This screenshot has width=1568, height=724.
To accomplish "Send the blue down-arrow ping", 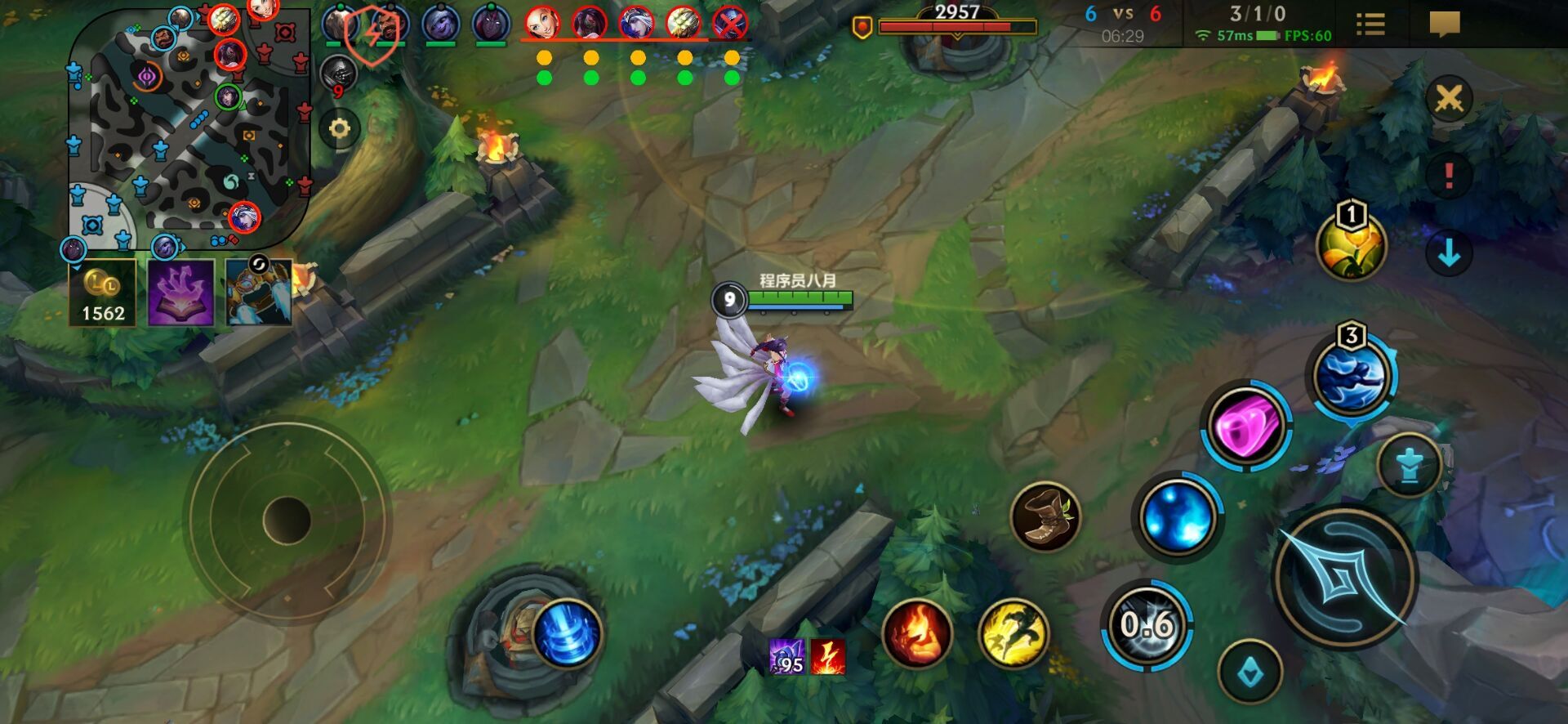I will pos(1449,253).
